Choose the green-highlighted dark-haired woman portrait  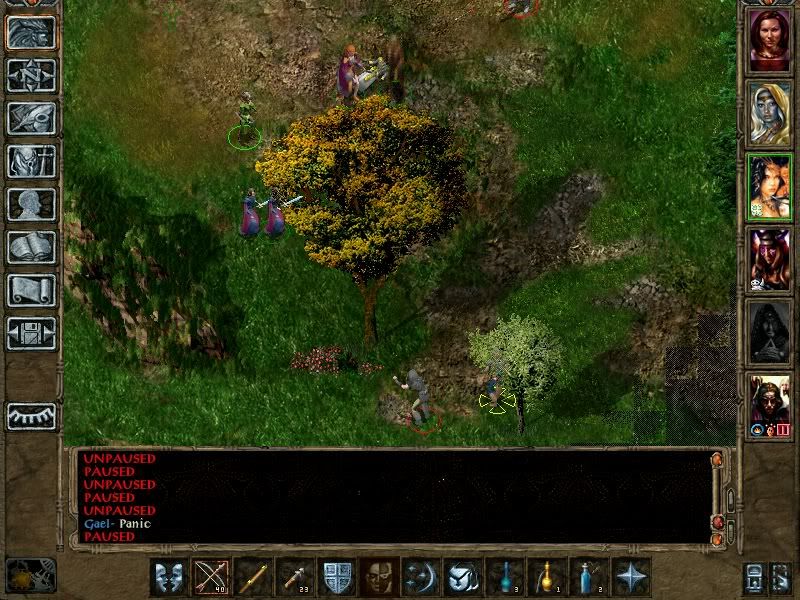pyautogui.click(x=769, y=186)
